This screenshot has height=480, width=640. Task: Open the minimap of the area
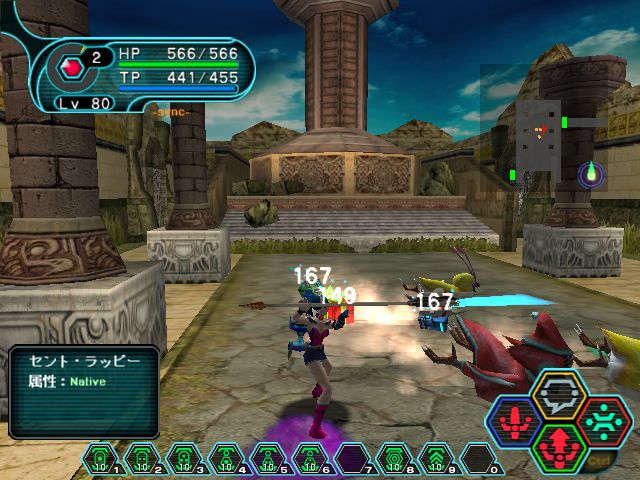(543, 138)
